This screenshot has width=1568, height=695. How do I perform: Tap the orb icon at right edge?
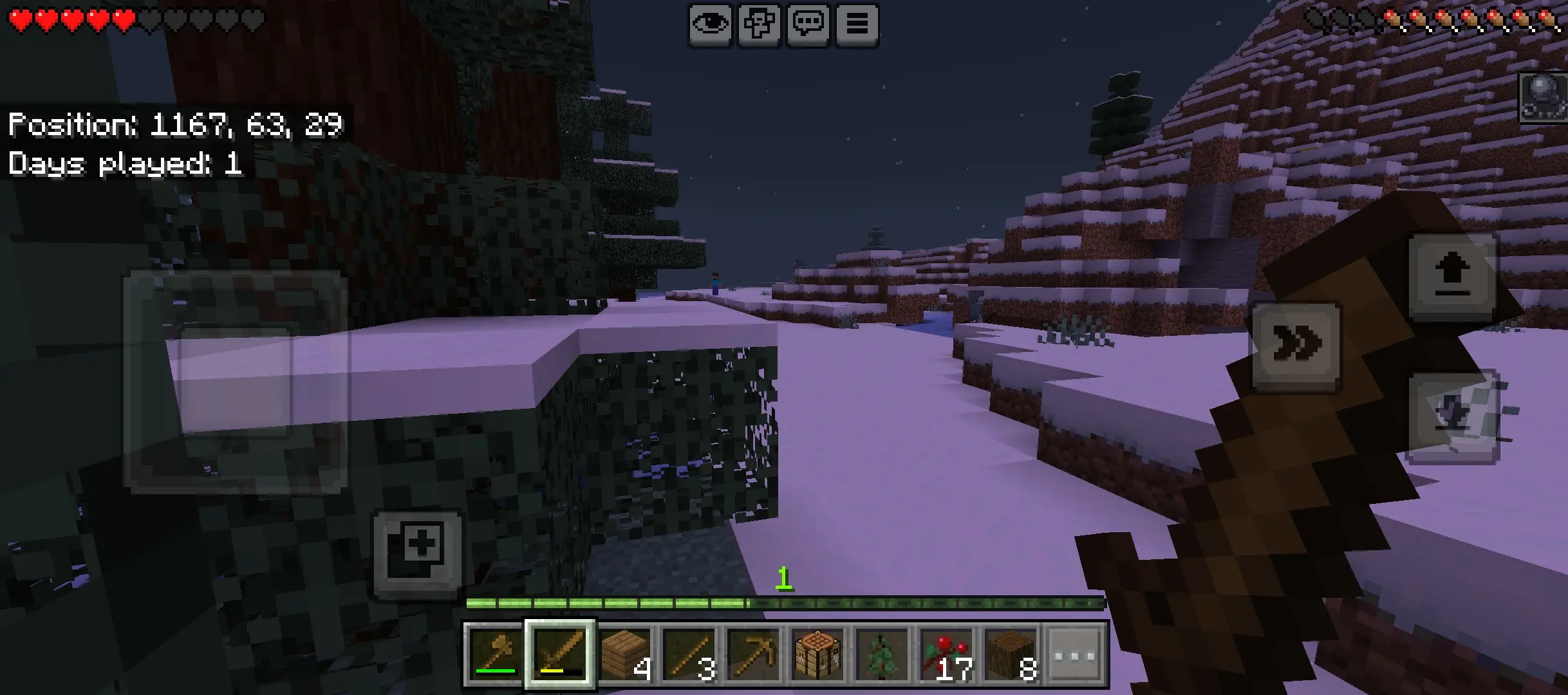(1544, 97)
